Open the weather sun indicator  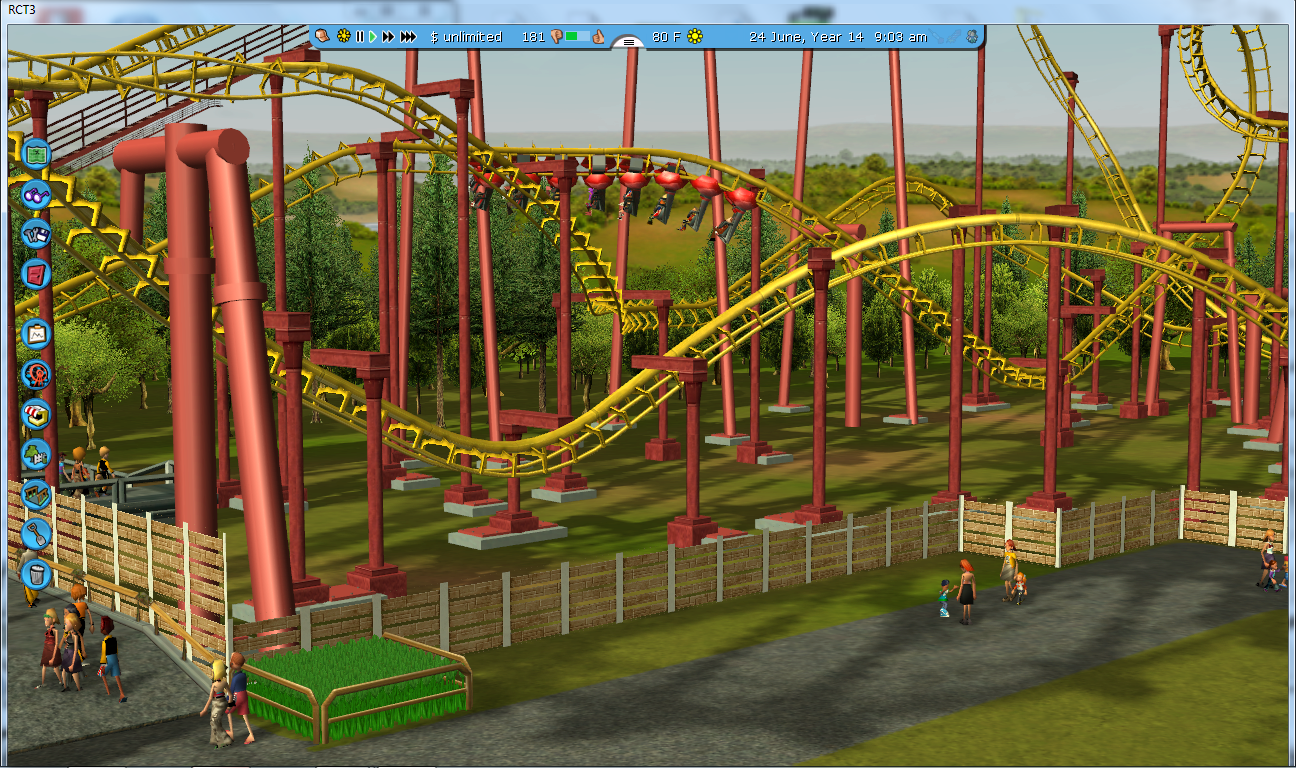(x=695, y=37)
